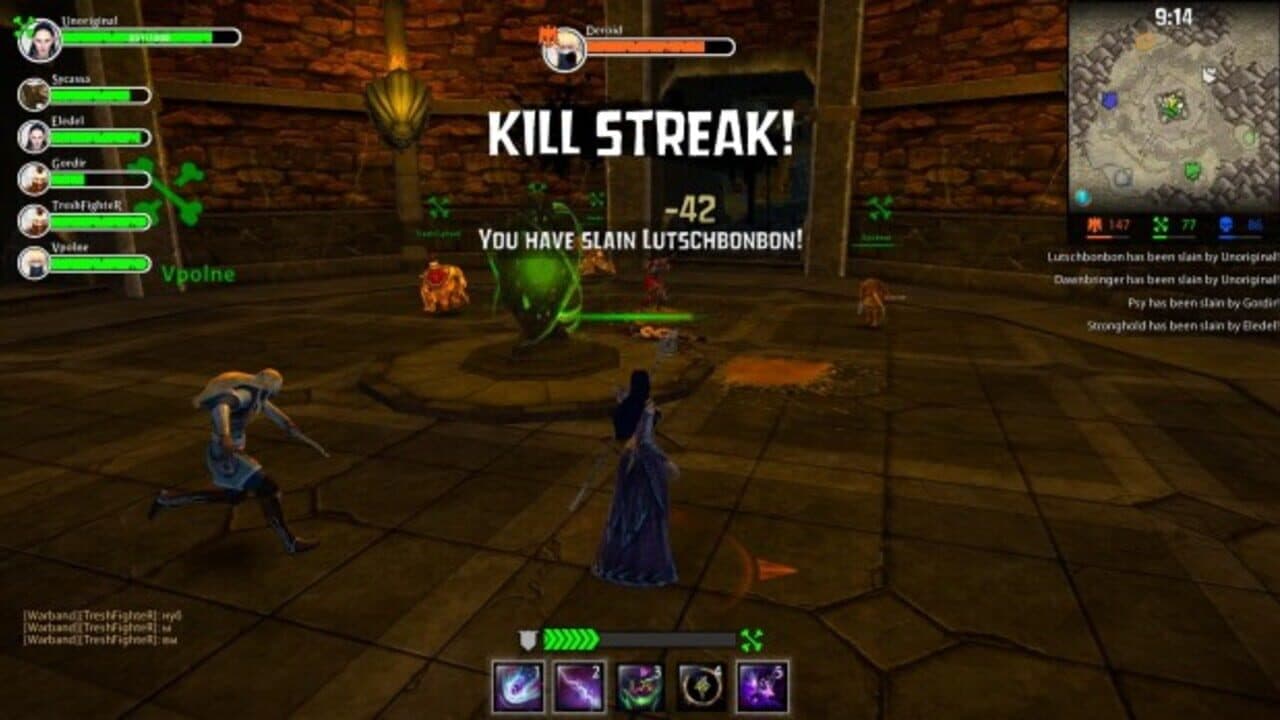Image resolution: width=1280 pixels, height=720 pixels.
Task: Select the red faction icon below the minimap
Action: pyautogui.click(x=1096, y=223)
